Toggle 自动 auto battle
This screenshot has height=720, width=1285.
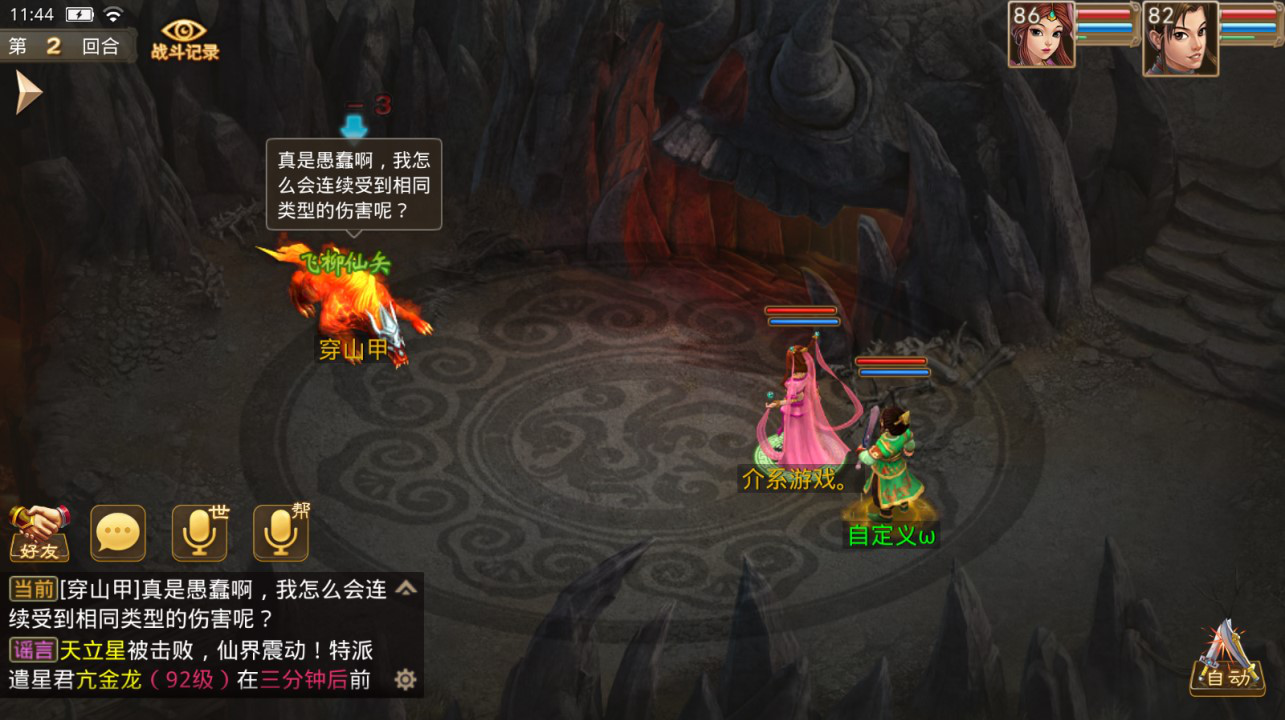(x=1226, y=660)
